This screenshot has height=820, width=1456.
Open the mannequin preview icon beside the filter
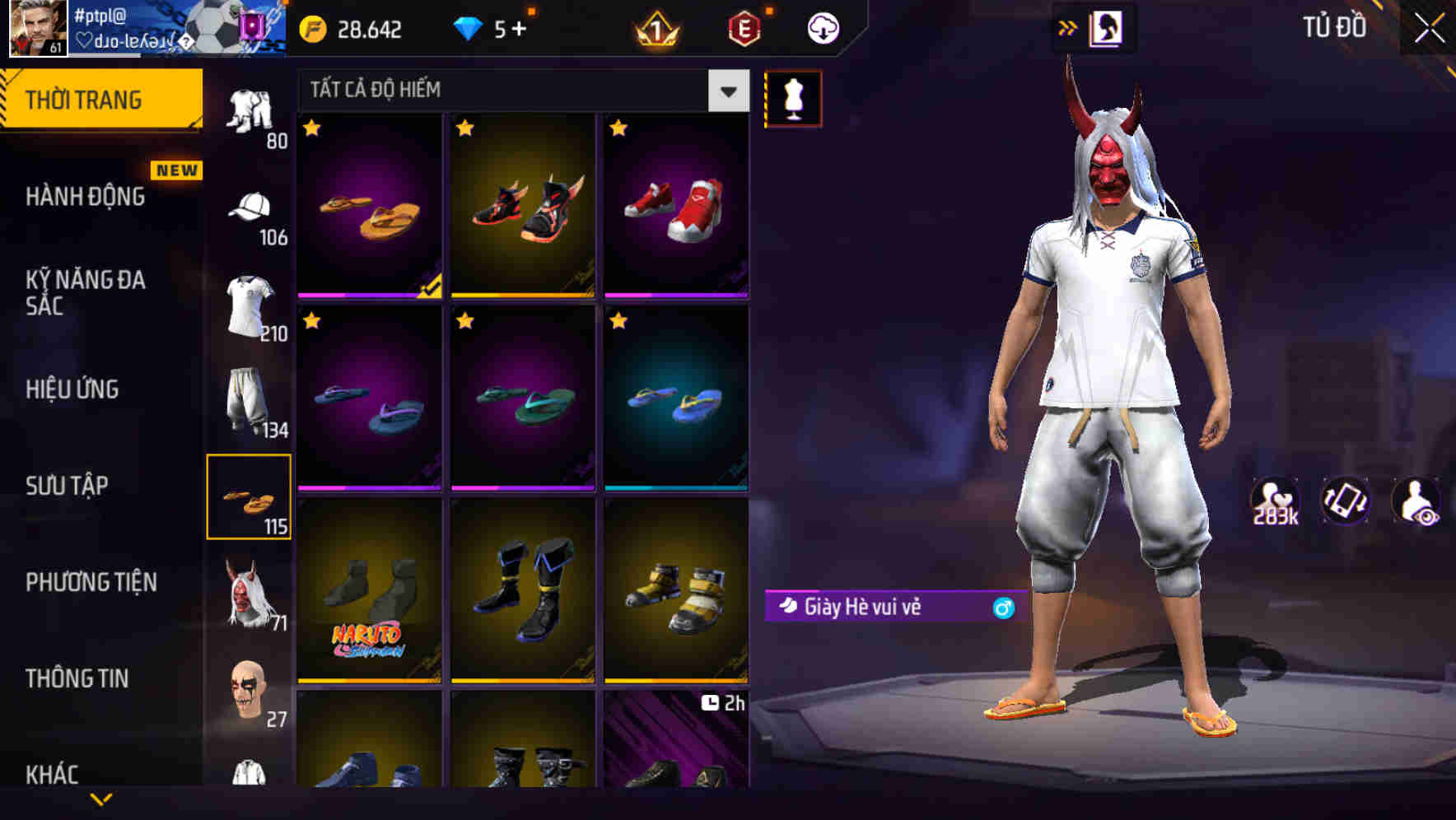tap(793, 97)
